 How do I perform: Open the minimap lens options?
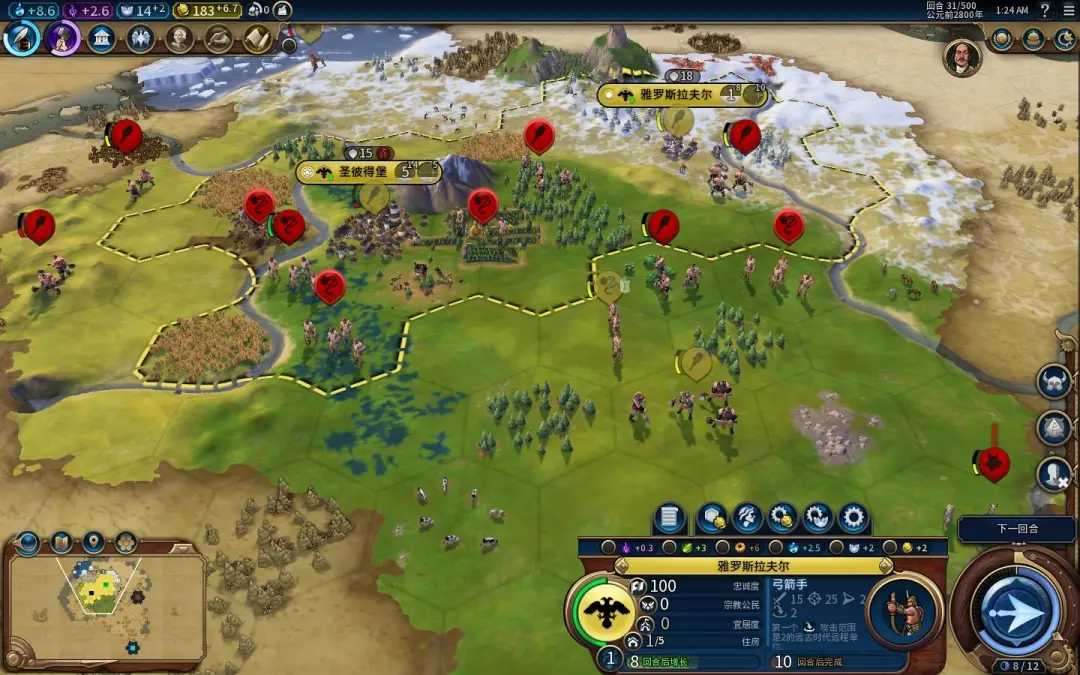(61, 543)
